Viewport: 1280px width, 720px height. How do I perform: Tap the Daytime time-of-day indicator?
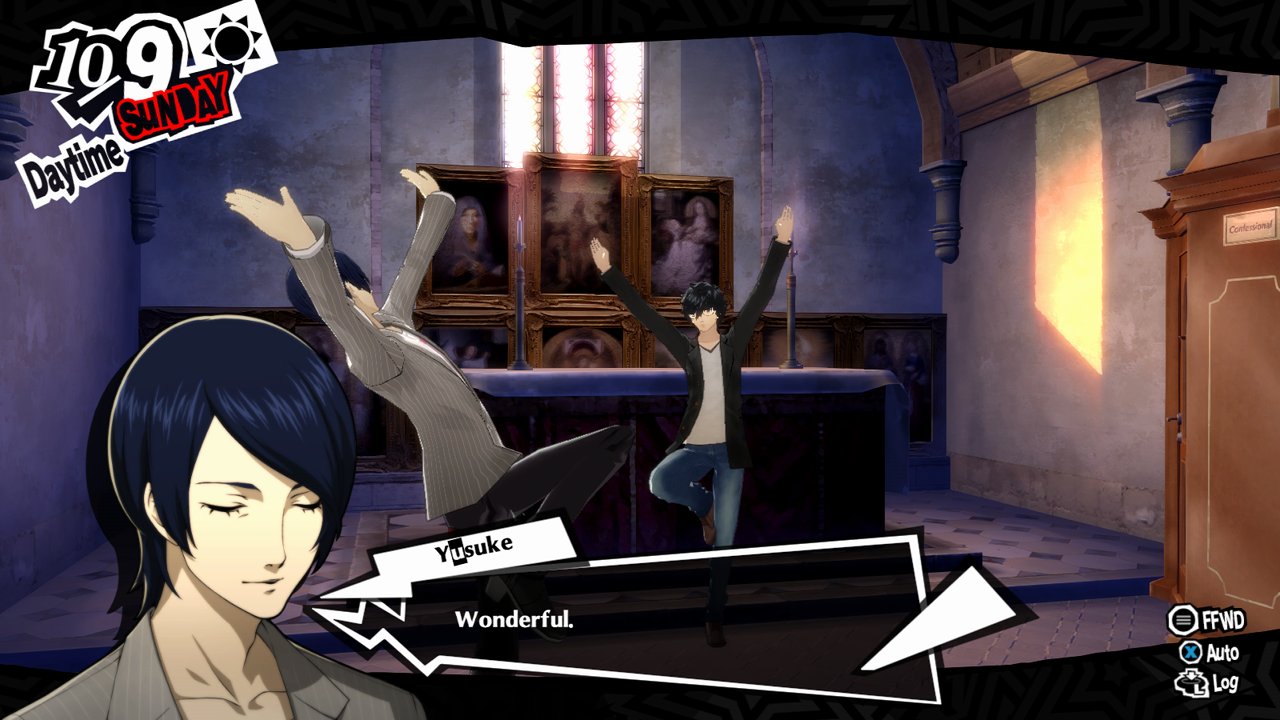click(75, 160)
